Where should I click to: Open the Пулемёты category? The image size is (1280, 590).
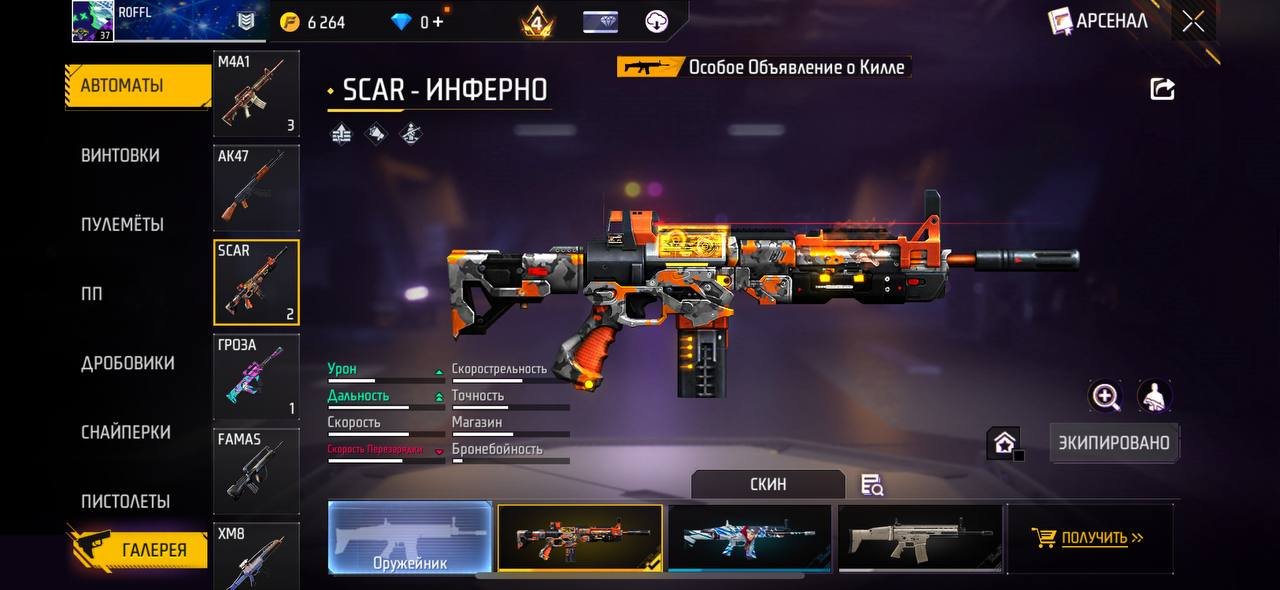click(x=122, y=224)
